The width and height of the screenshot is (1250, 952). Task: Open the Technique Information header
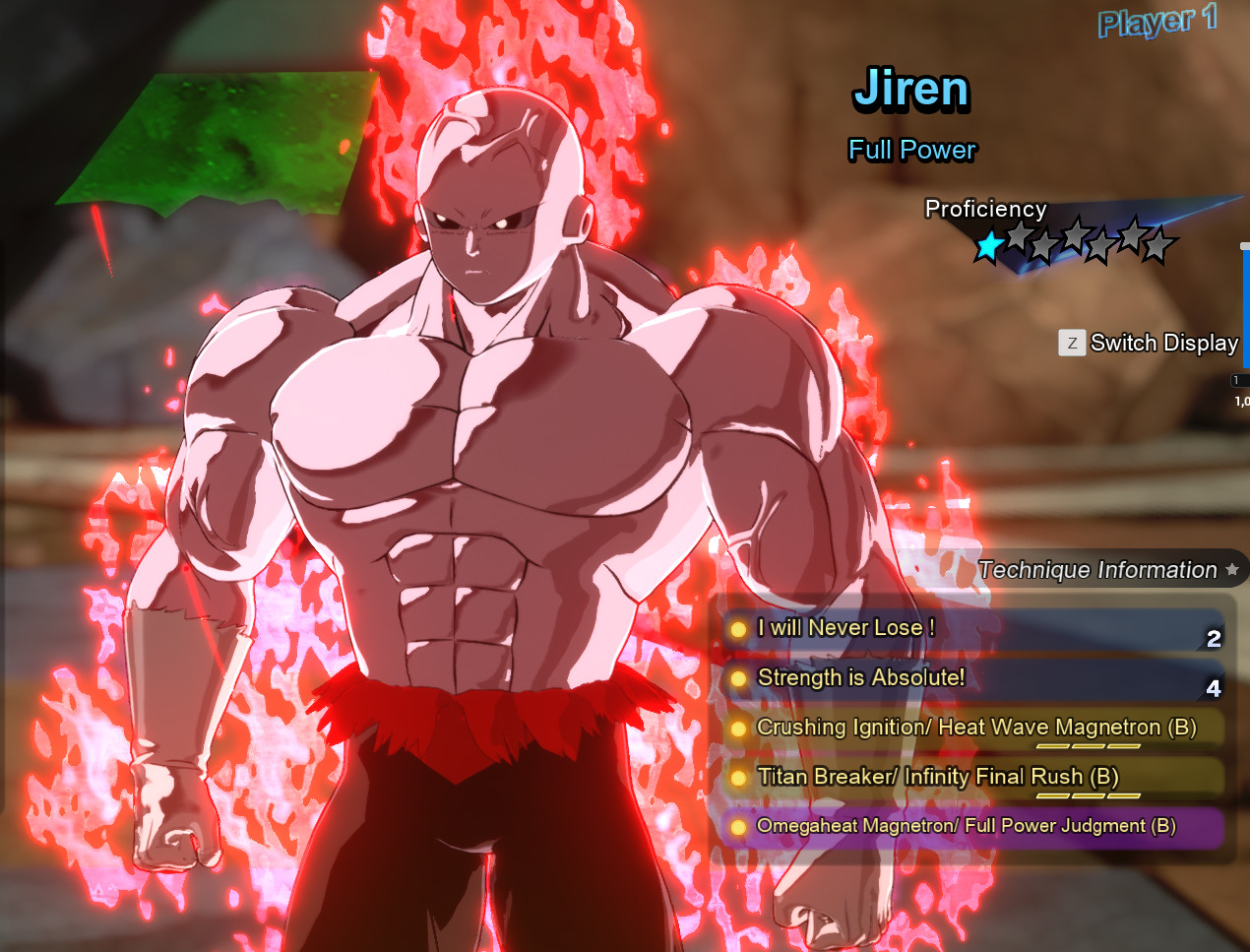coord(1097,570)
